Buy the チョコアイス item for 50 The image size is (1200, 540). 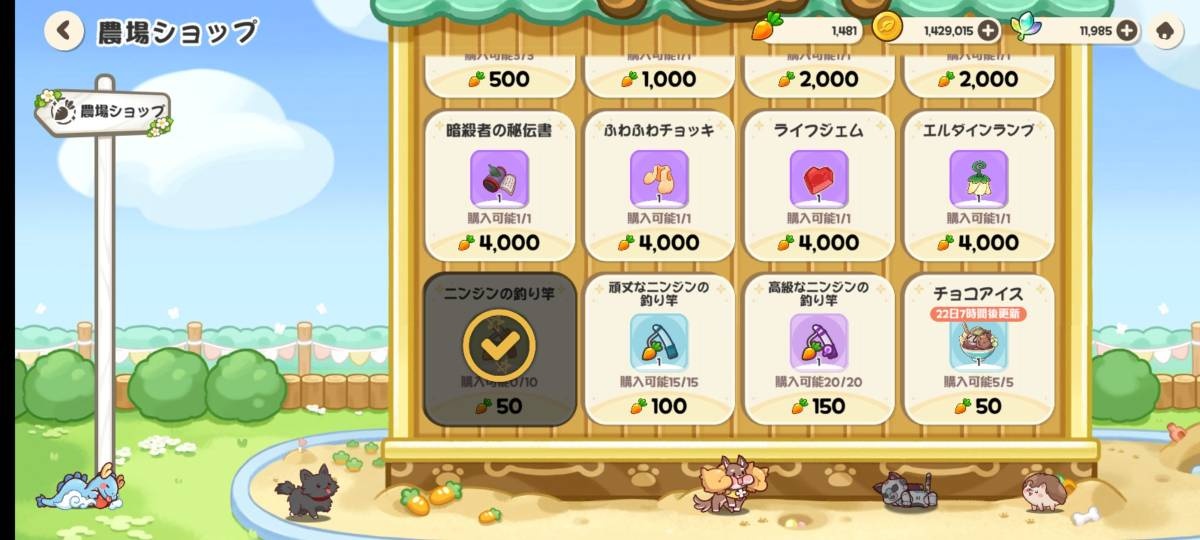point(979,349)
